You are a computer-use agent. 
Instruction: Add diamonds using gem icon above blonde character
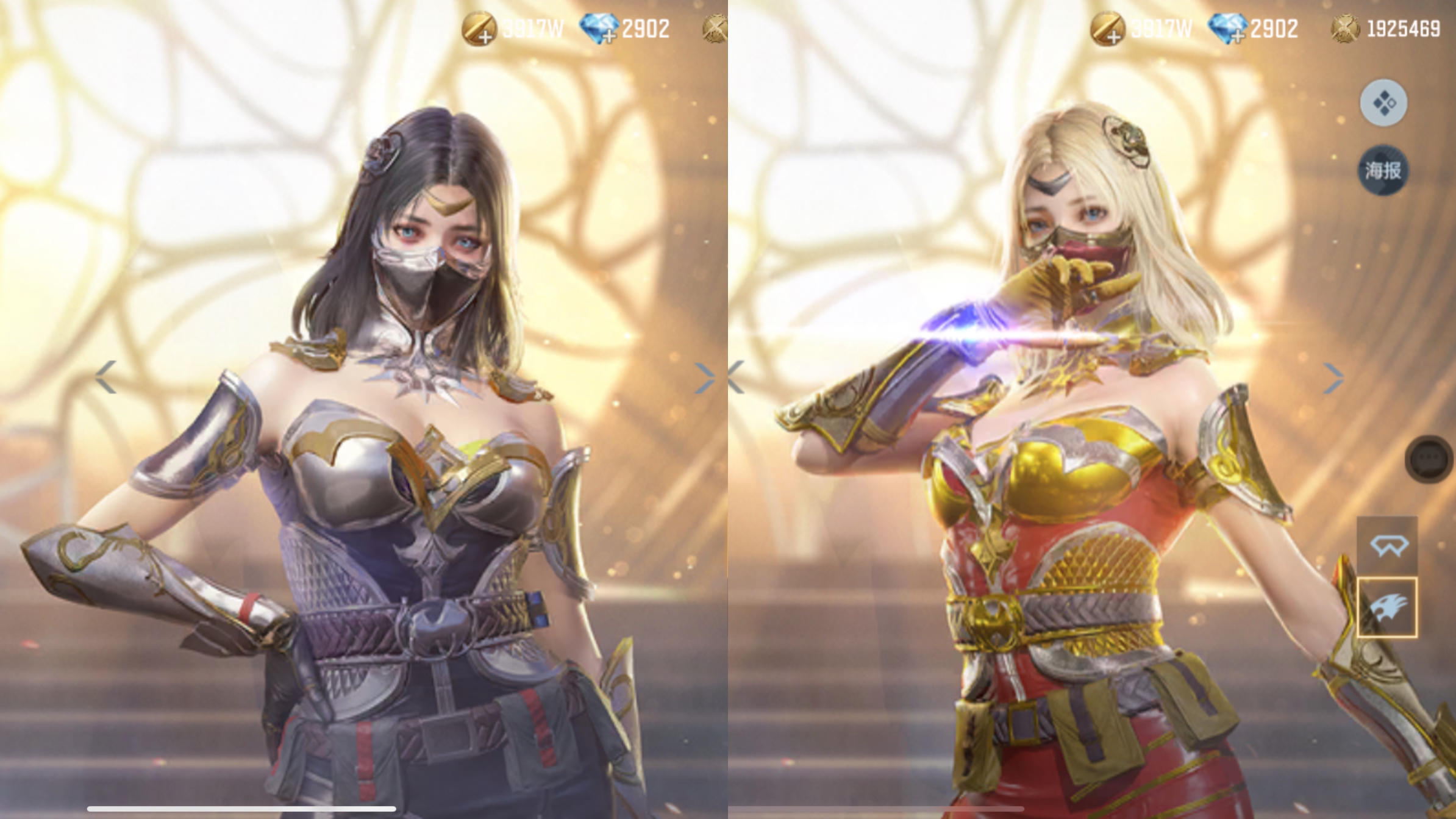(1227, 29)
